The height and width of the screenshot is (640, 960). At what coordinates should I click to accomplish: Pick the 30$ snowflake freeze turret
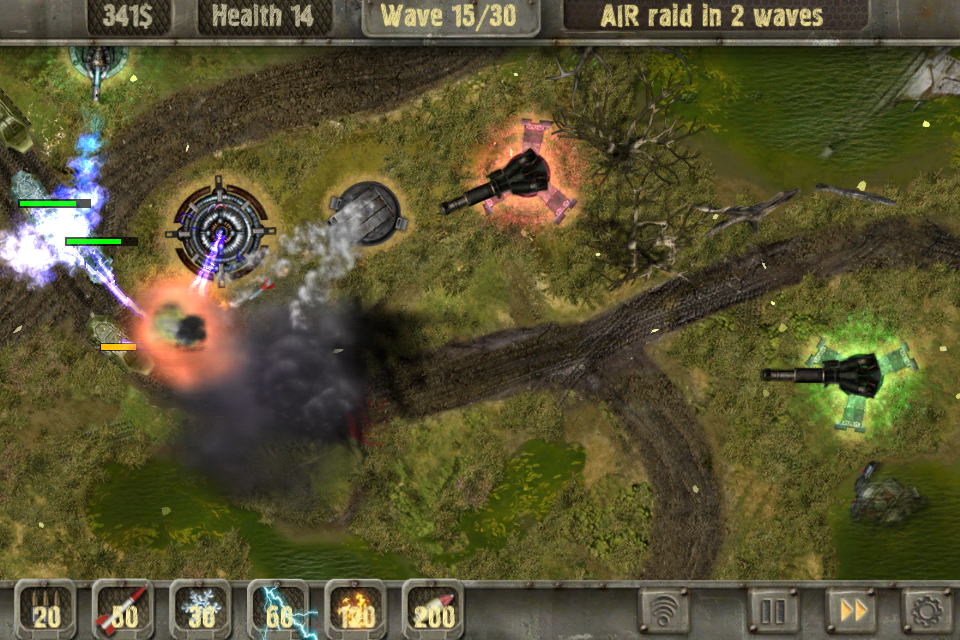[201, 609]
